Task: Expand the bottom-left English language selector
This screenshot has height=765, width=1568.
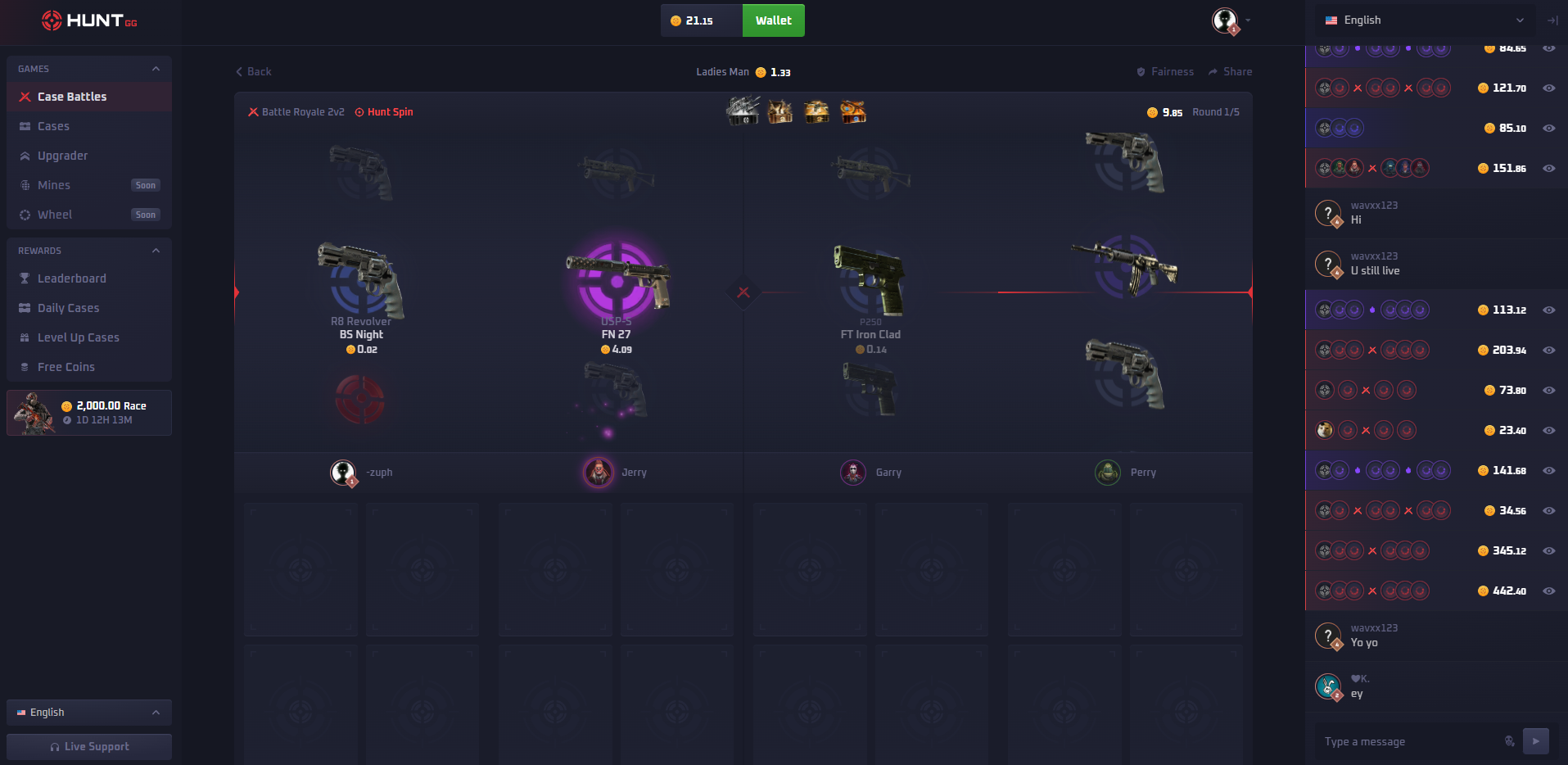Action: (x=88, y=712)
